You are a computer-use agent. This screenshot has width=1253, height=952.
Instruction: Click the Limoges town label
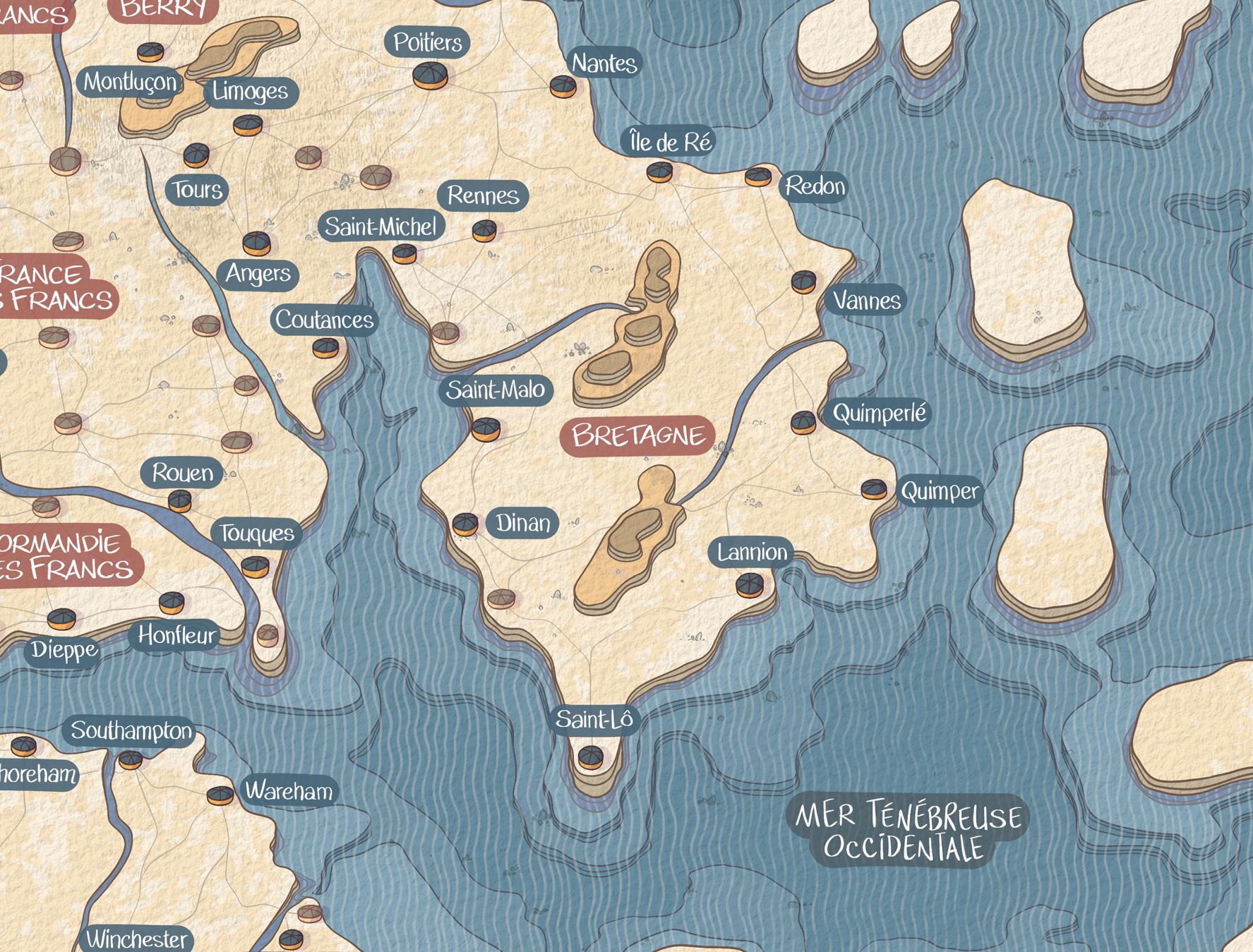point(250,92)
